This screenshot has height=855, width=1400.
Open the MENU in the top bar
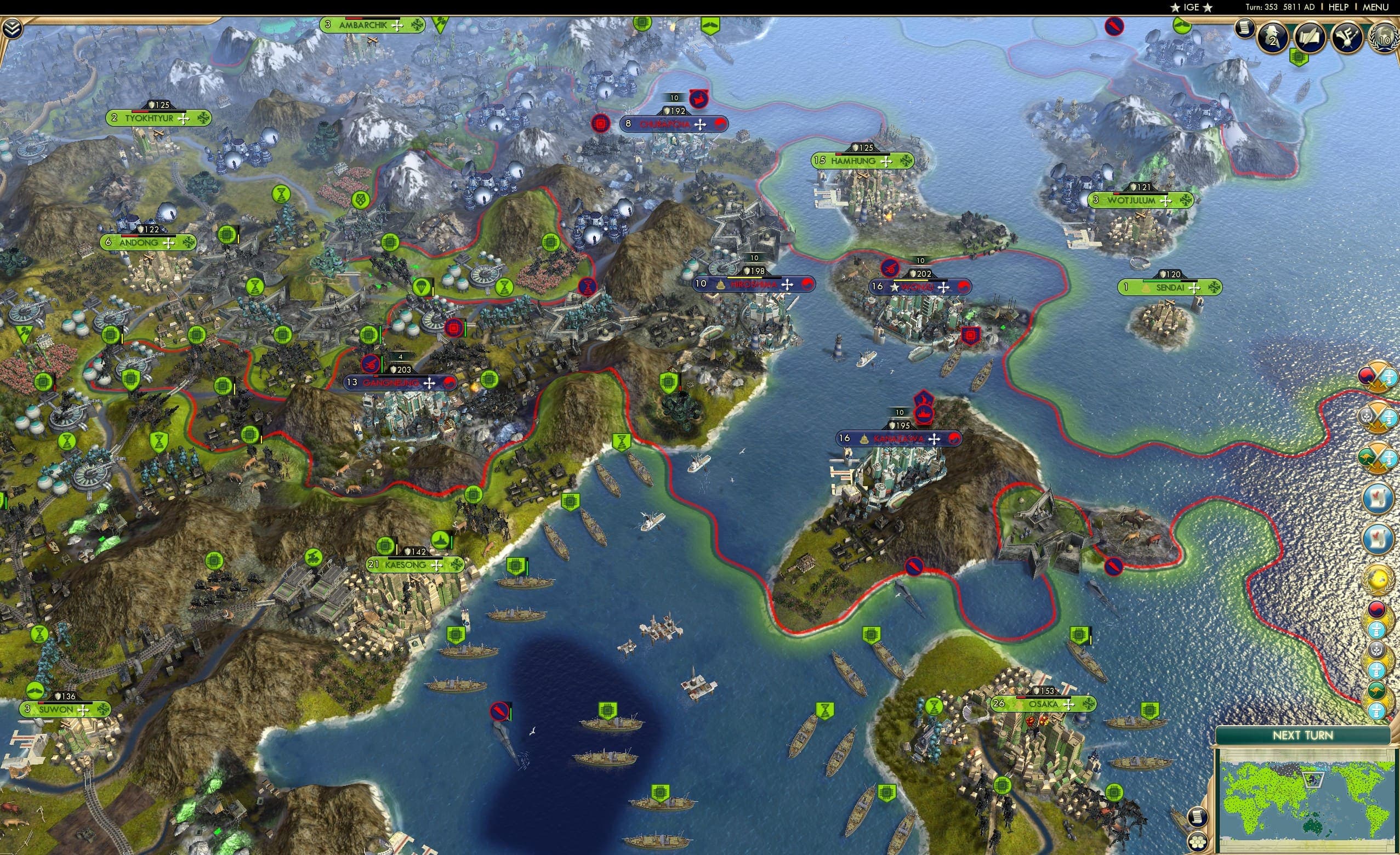1375,7
